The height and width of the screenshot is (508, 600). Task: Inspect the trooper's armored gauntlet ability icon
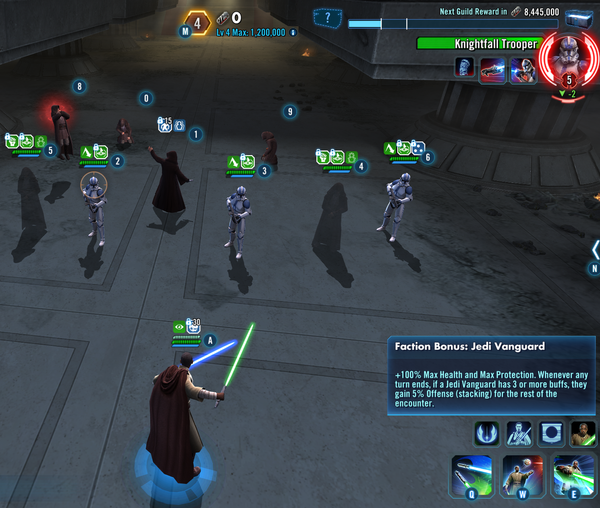pyautogui.click(x=465, y=68)
